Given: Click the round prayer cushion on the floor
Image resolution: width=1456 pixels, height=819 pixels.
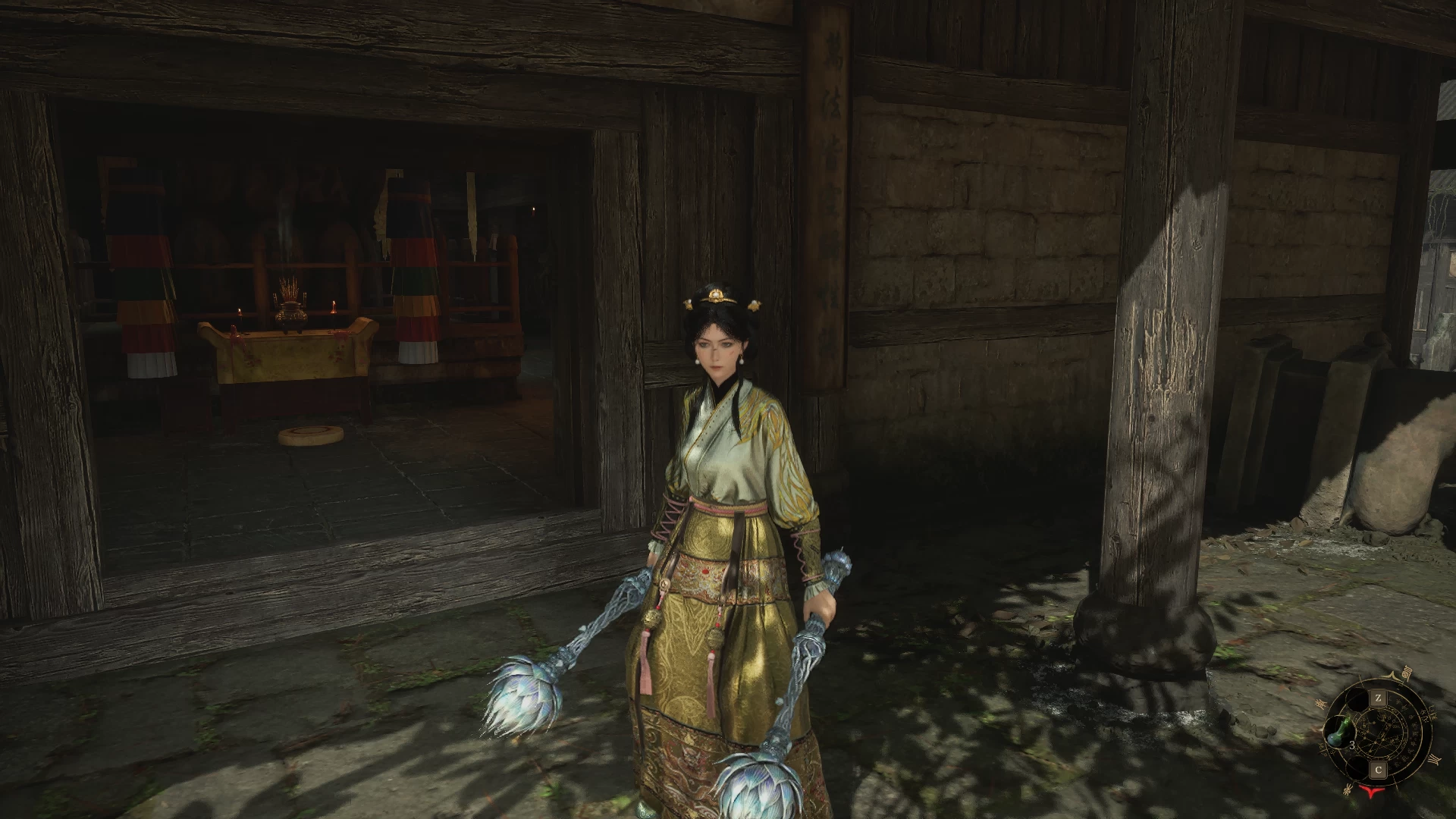Looking at the screenshot, I should [309, 433].
